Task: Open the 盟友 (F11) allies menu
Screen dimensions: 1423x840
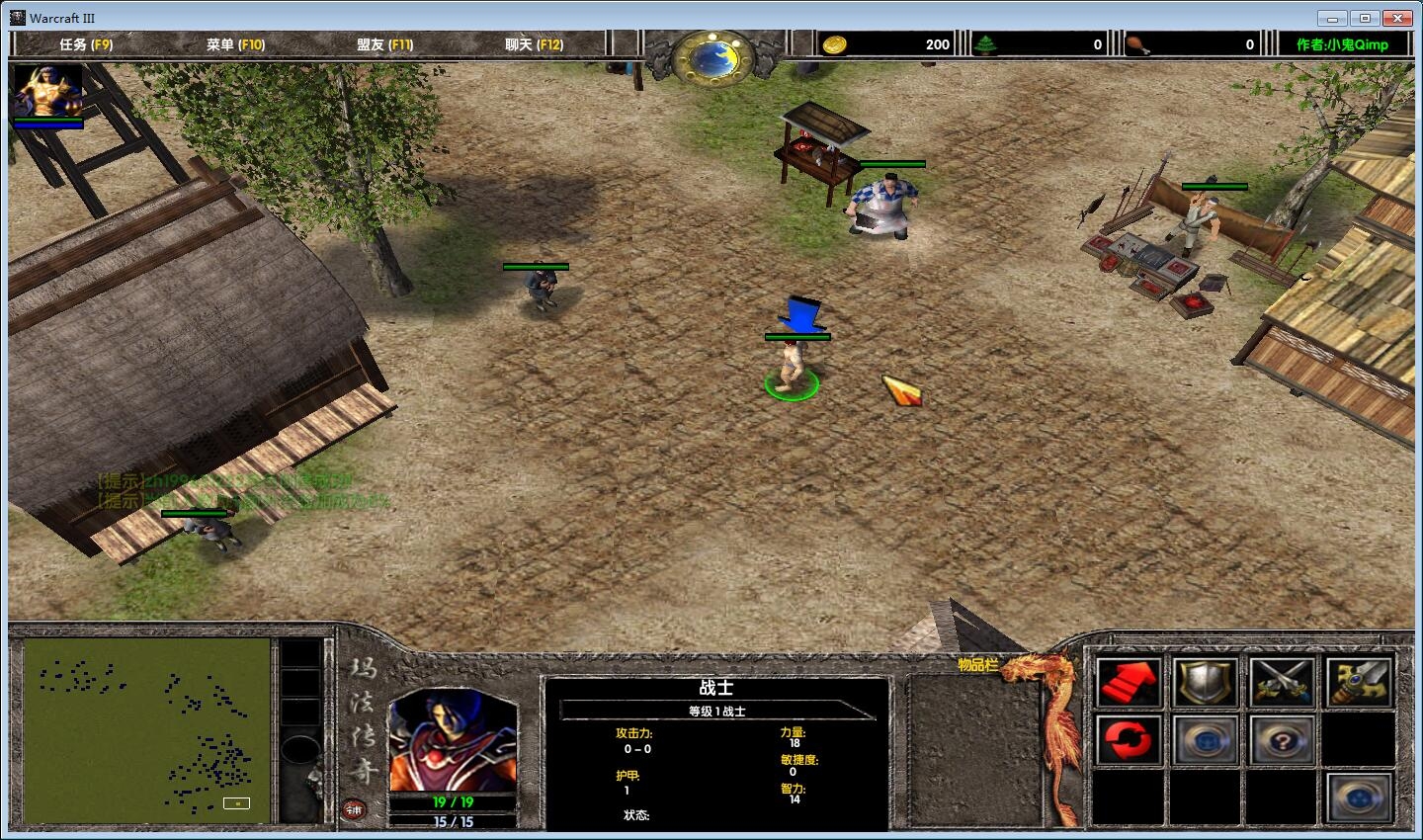Action: tap(384, 44)
